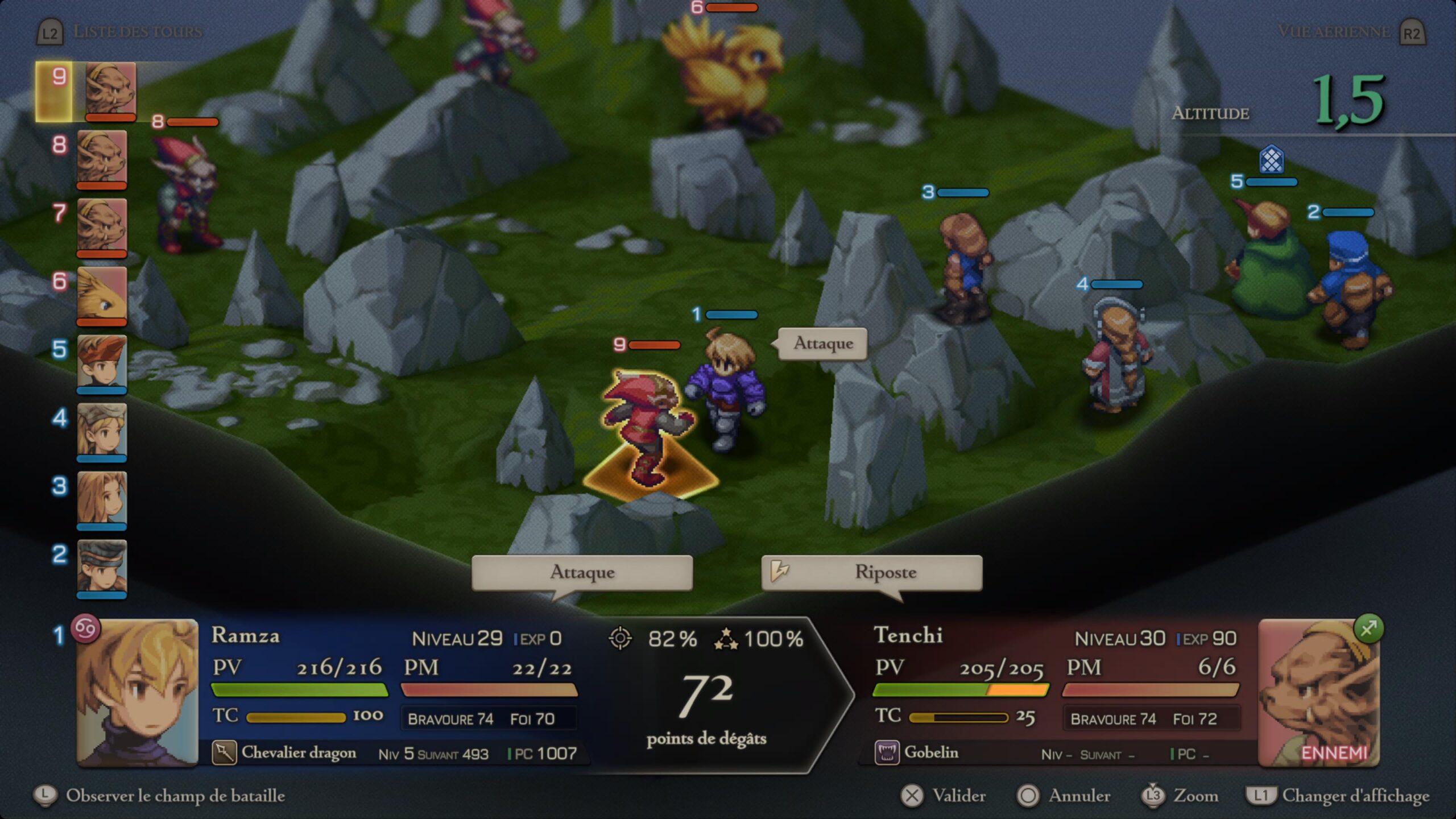Click the Chevalier dragon job icon
1456x819 pixels.
tap(224, 752)
